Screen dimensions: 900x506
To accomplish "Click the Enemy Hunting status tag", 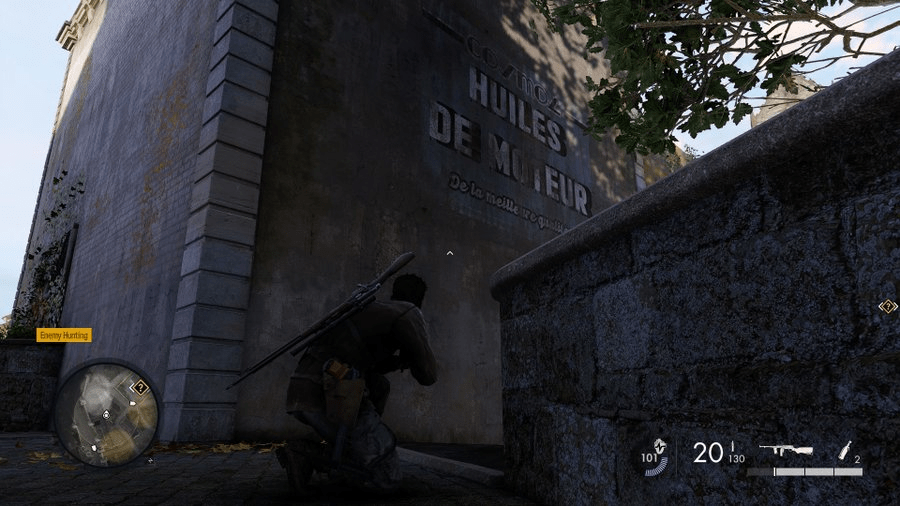I will pyautogui.click(x=64, y=336).
